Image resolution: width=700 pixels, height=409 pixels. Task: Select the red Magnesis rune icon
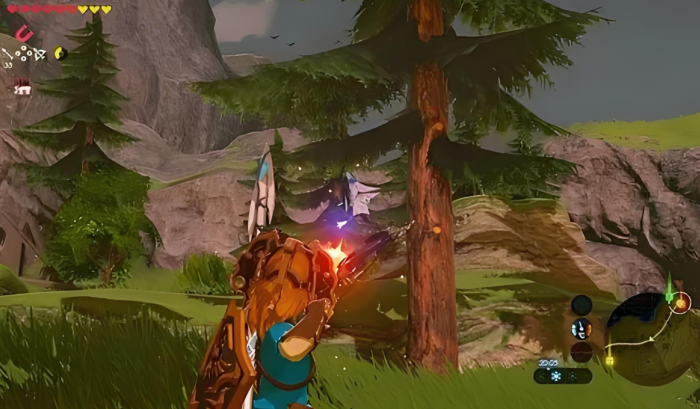(x=24, y=34)
